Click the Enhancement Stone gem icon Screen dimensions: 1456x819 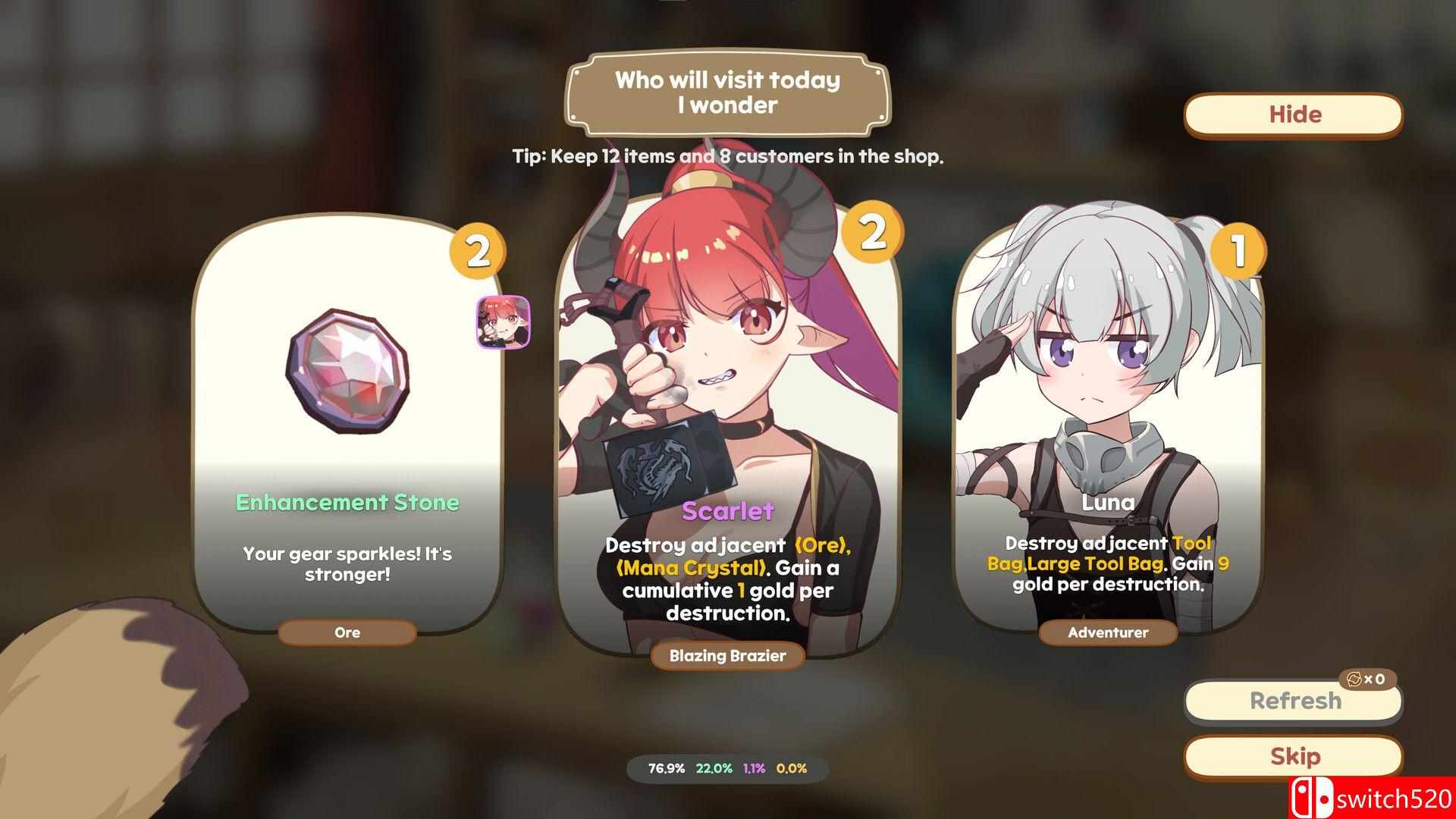pyautogui.click(x=347, y=369)
